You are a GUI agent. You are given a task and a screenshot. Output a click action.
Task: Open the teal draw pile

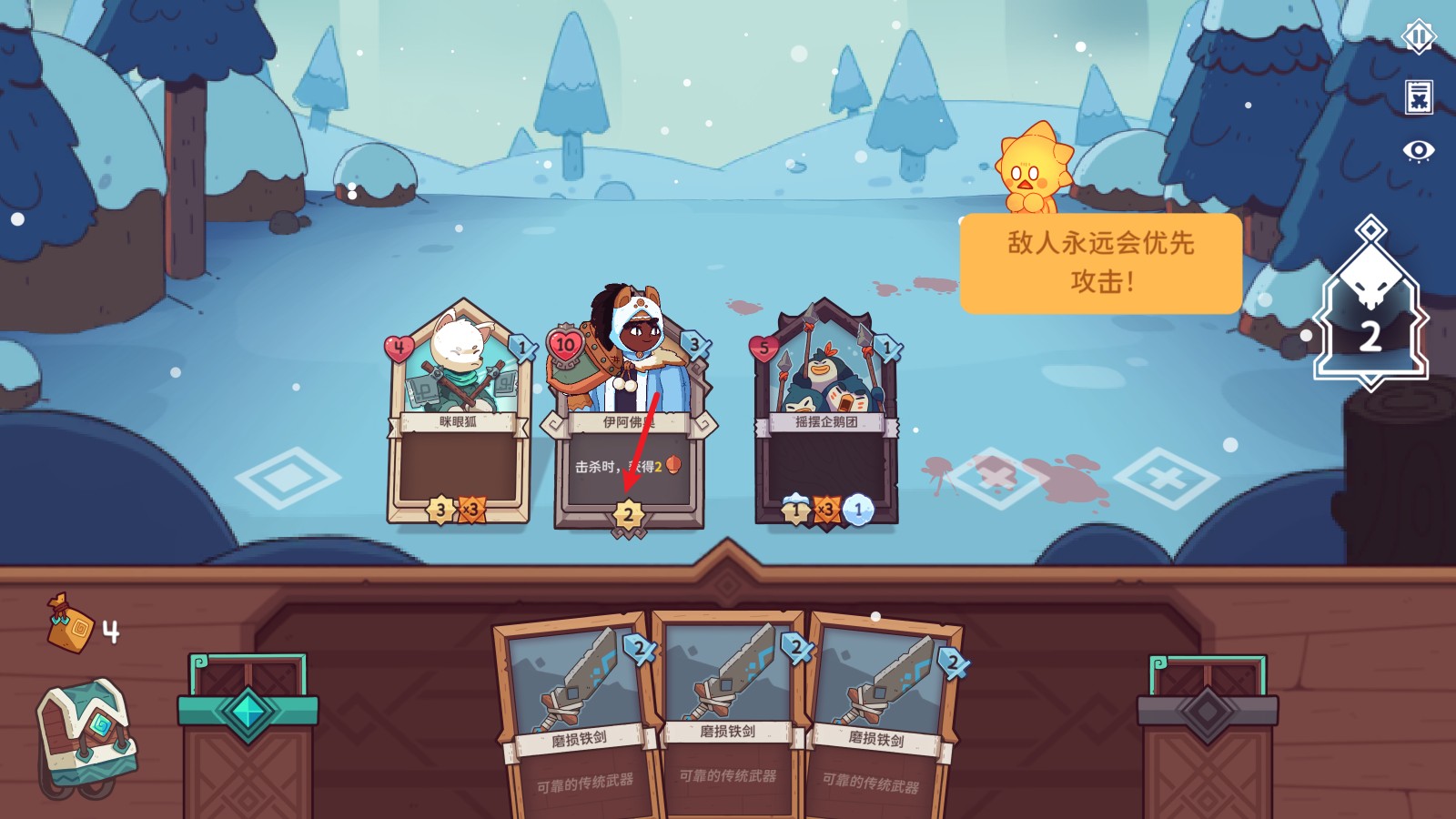248,728
